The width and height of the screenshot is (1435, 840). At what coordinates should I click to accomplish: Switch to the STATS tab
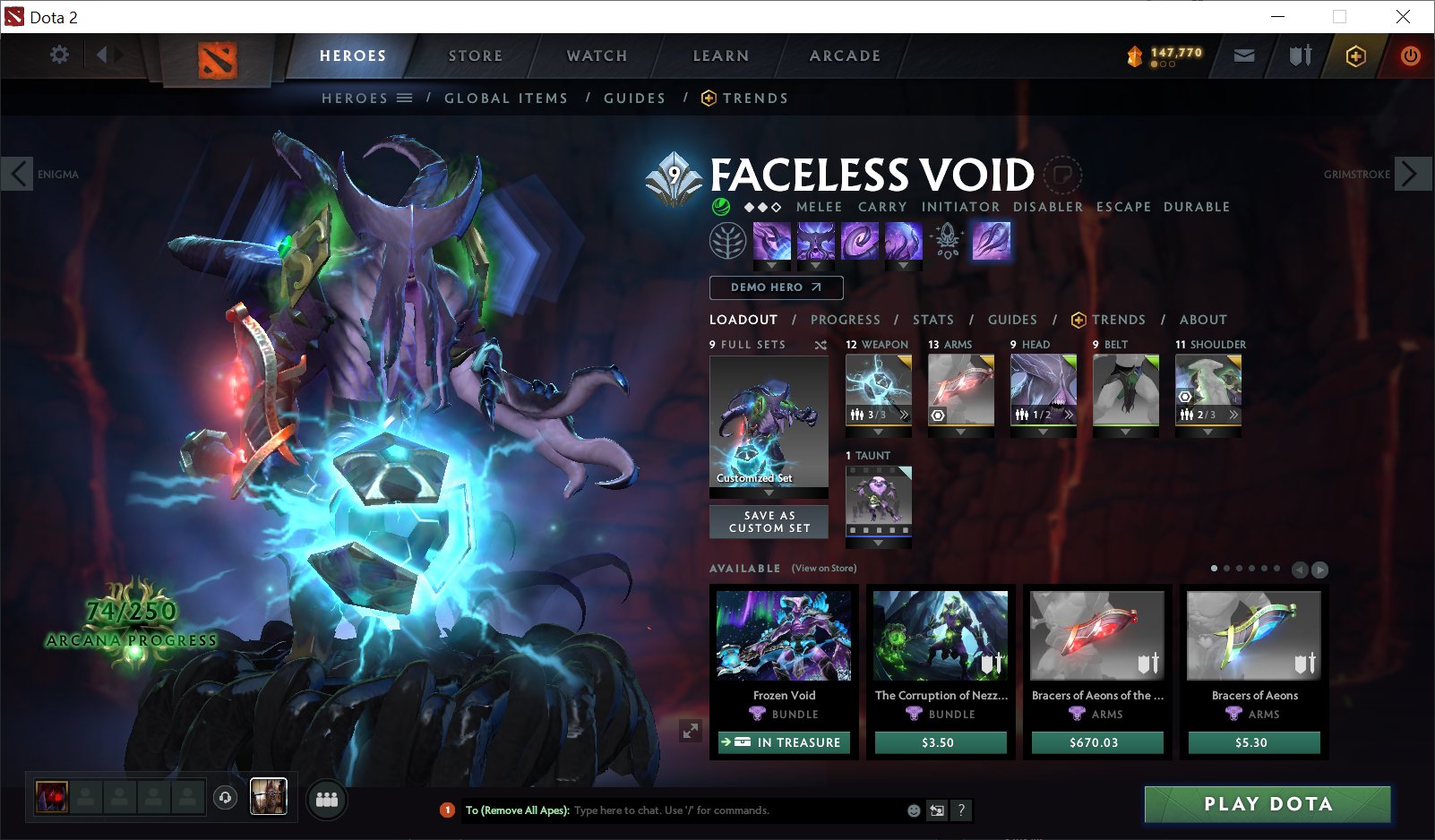click(933, 320)
